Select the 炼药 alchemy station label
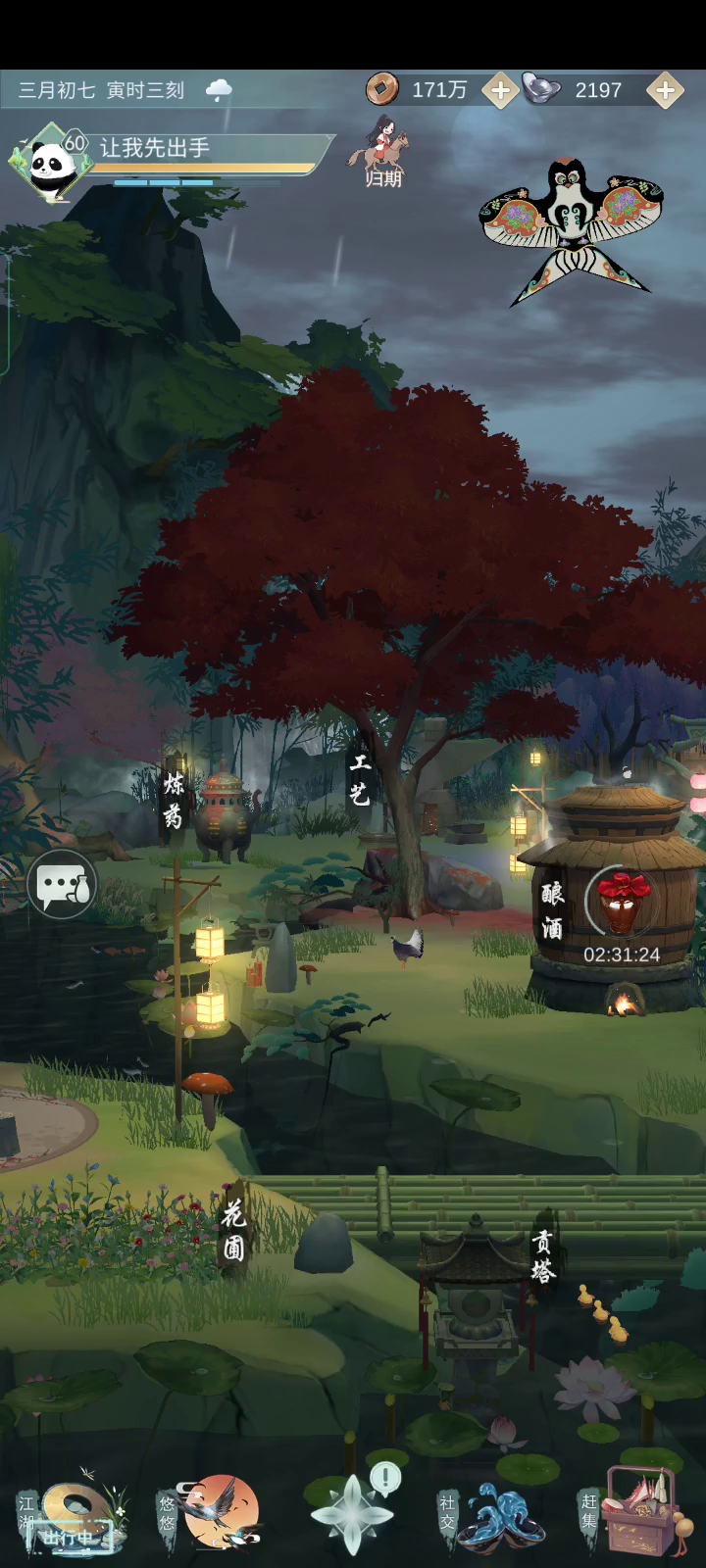The image size is (706, 1568). click(x=174, y=799)
